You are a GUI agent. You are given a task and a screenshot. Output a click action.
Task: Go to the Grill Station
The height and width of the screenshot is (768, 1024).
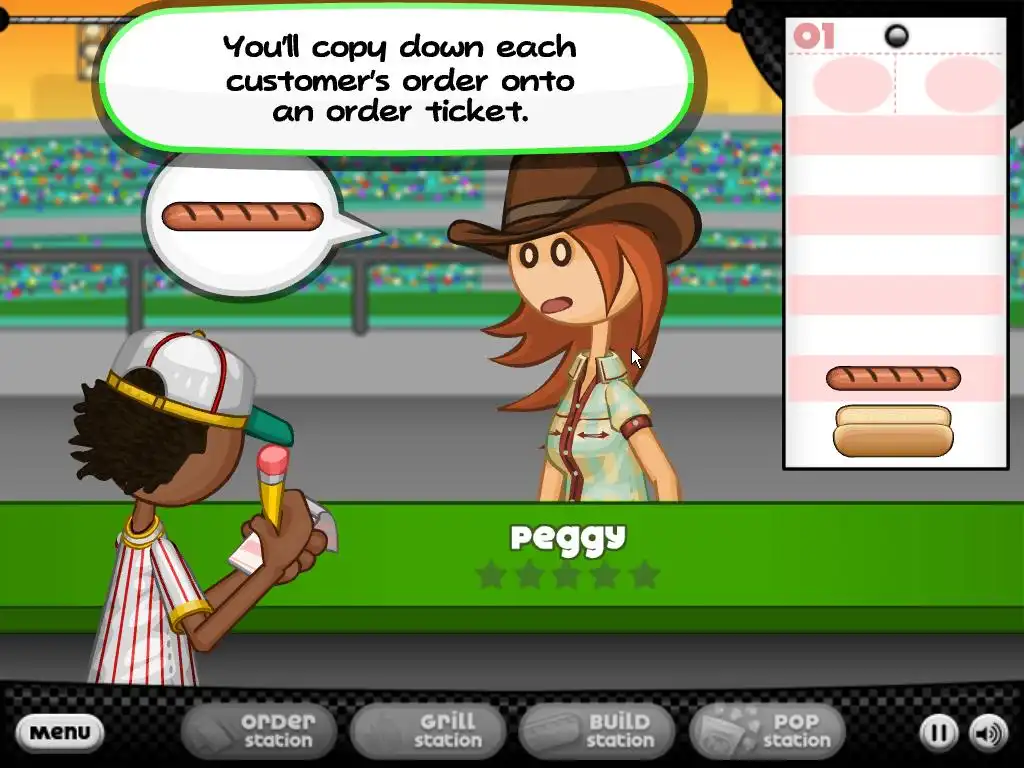pyautogui.click(x=430, y=731)
